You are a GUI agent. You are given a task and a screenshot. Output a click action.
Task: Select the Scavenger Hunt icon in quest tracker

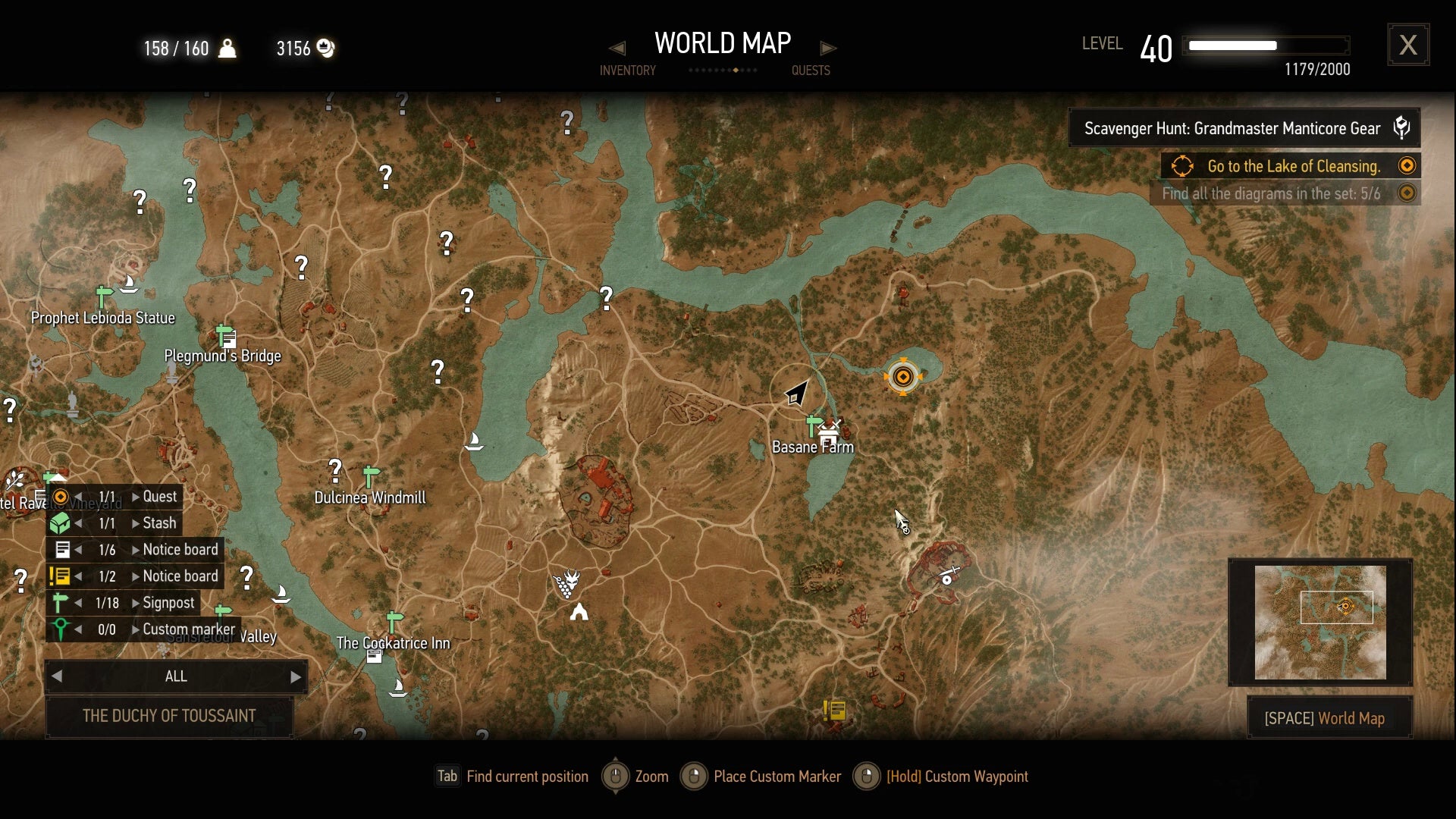(1402, 127)
